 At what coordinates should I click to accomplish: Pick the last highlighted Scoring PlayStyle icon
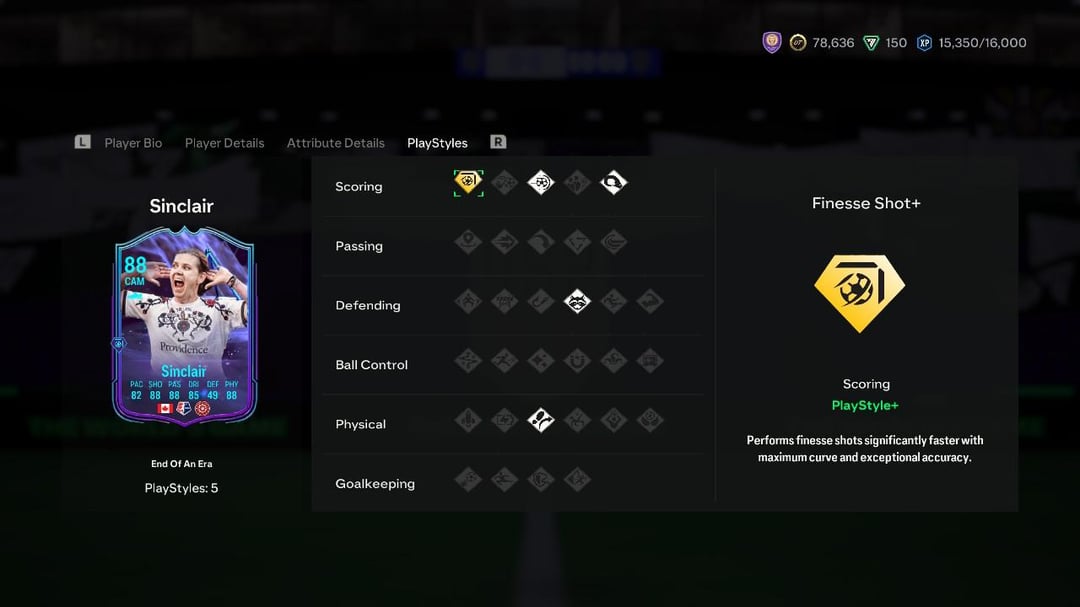coord(613,183)
